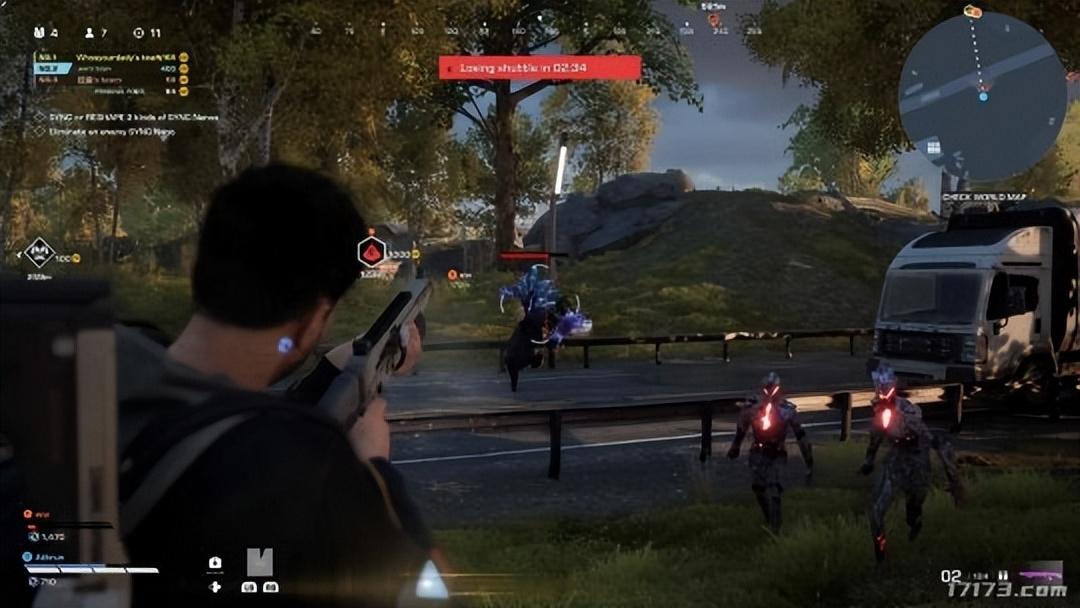Select the blue-highlighted second-rank leaderboard row
The height and width of the screenshot is (608, 1080).
pyautogui.click(x=112, y=69)
